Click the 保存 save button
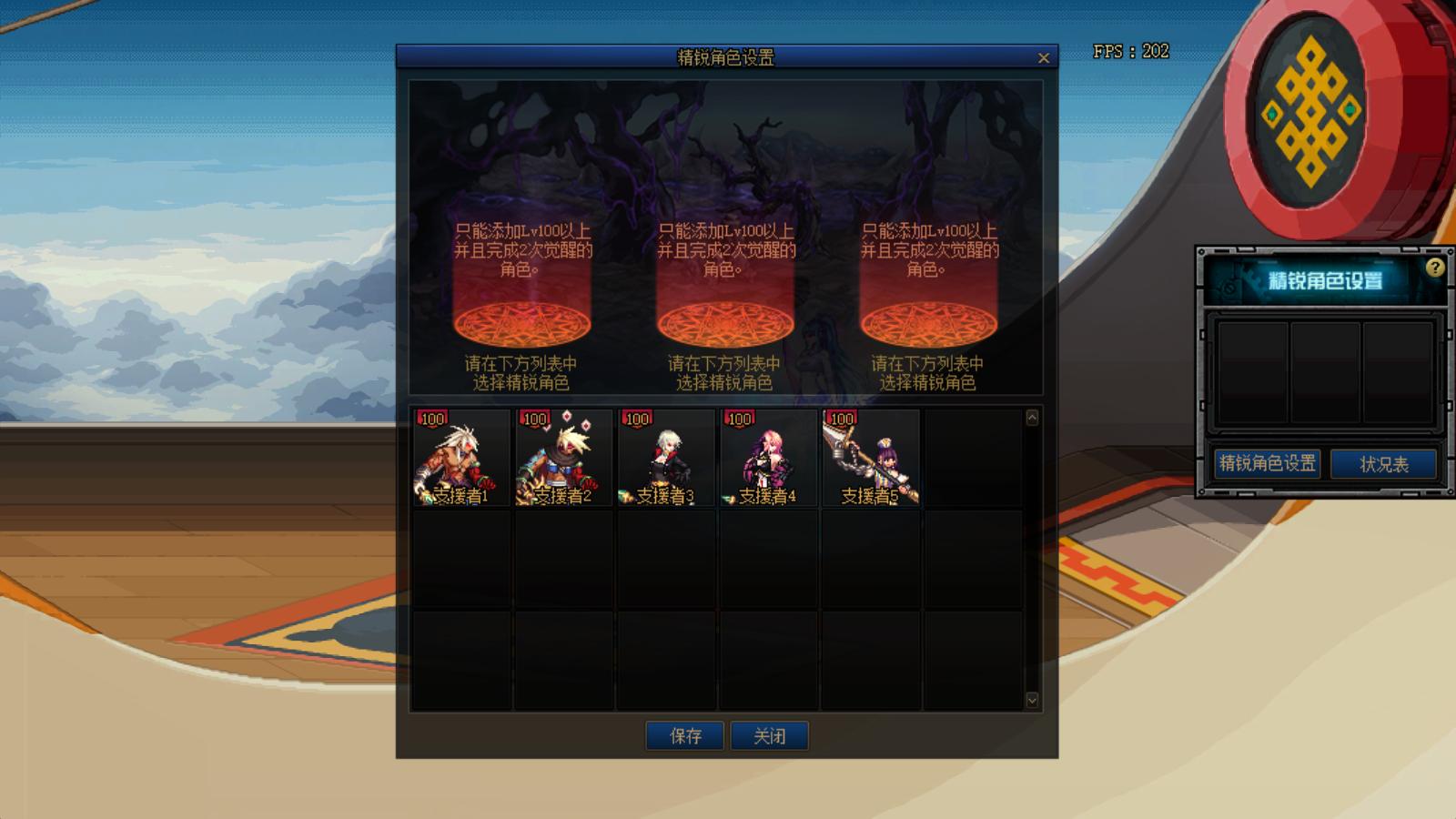Screen dimensions: 1456x819 tap(685, 736)
